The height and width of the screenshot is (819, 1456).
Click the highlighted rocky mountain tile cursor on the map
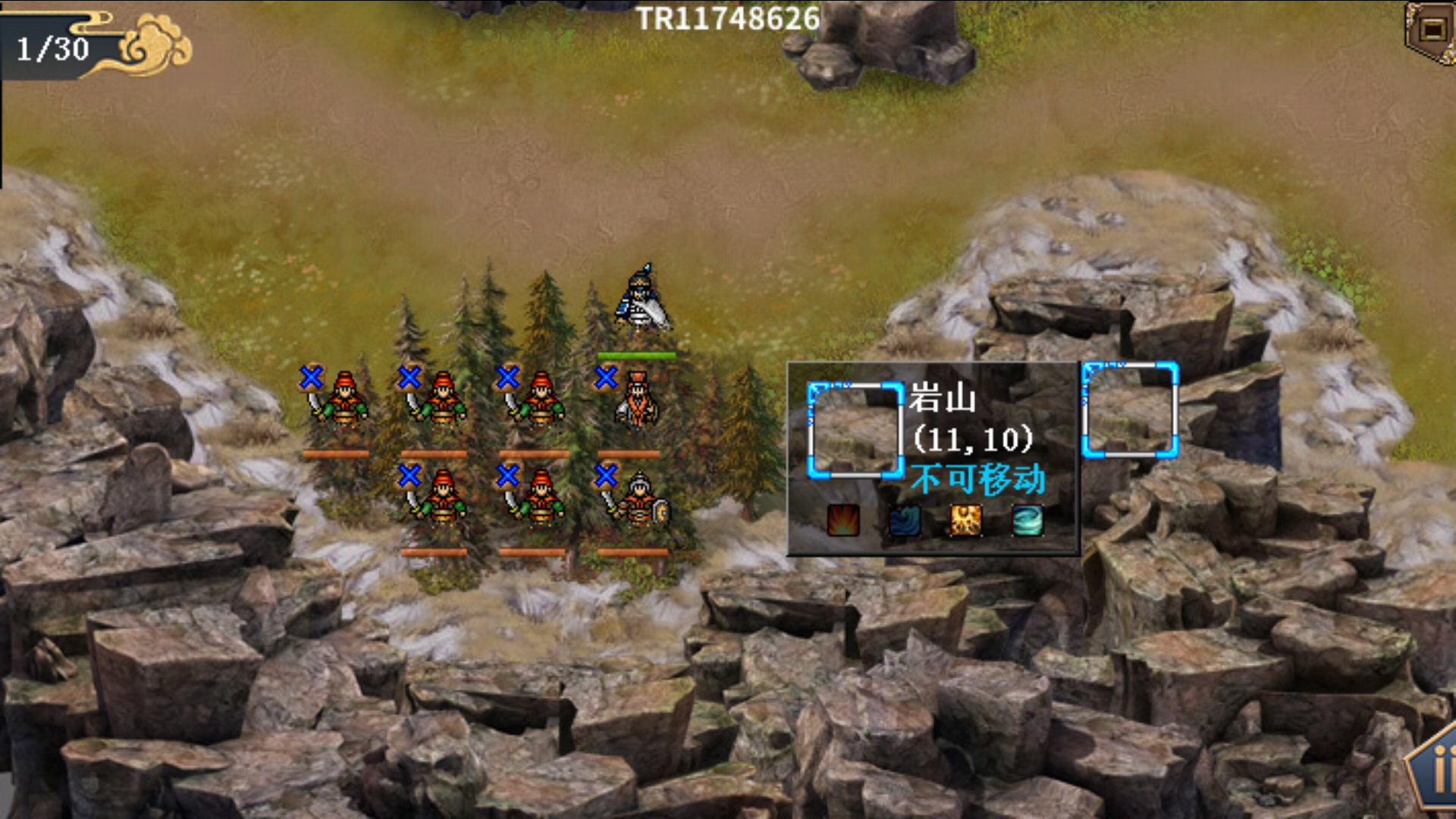(x=1129, y=410)
